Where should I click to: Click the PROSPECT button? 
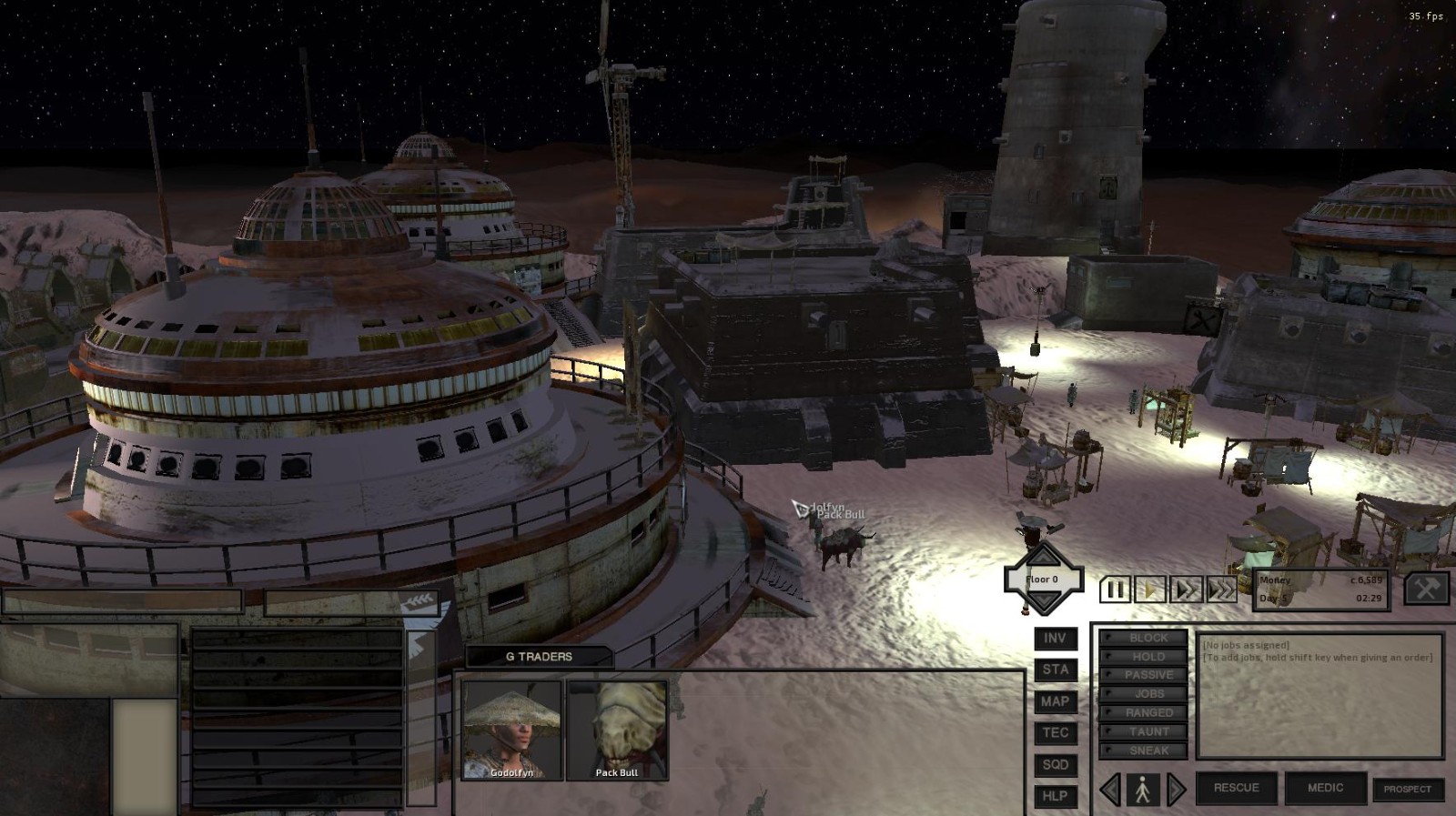[x=1408, y=789]
